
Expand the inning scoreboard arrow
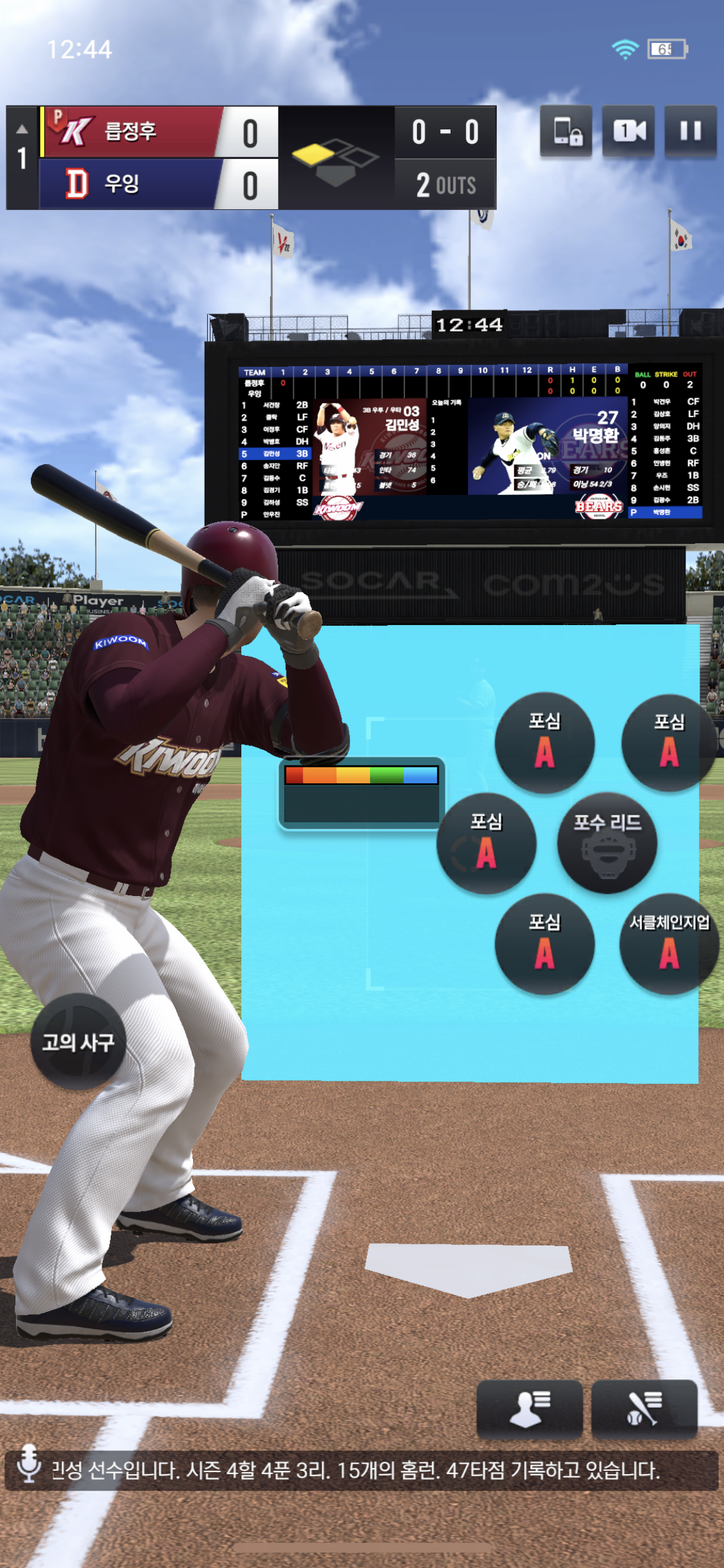[x=22, y=129]
